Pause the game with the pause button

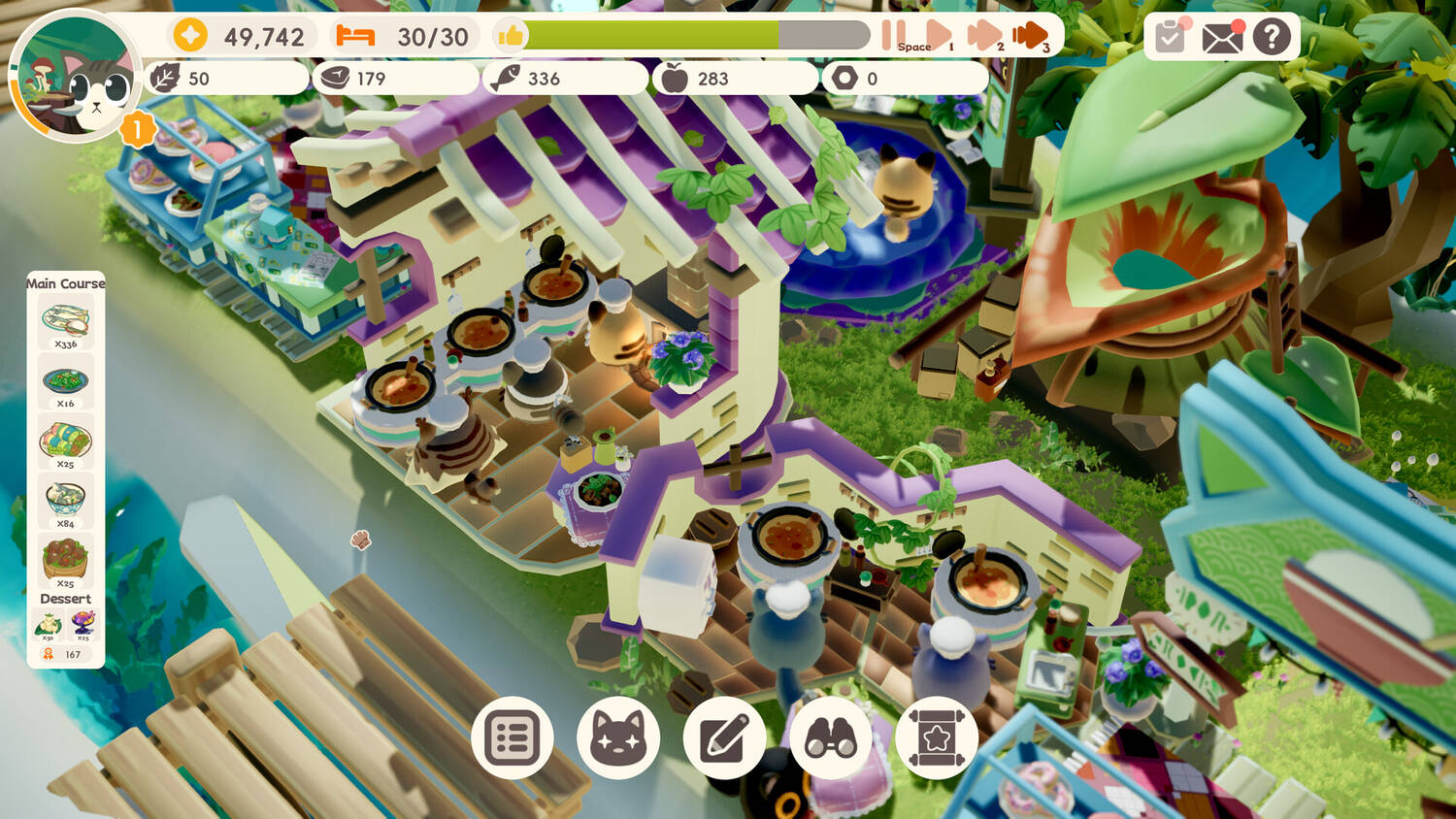893,35
